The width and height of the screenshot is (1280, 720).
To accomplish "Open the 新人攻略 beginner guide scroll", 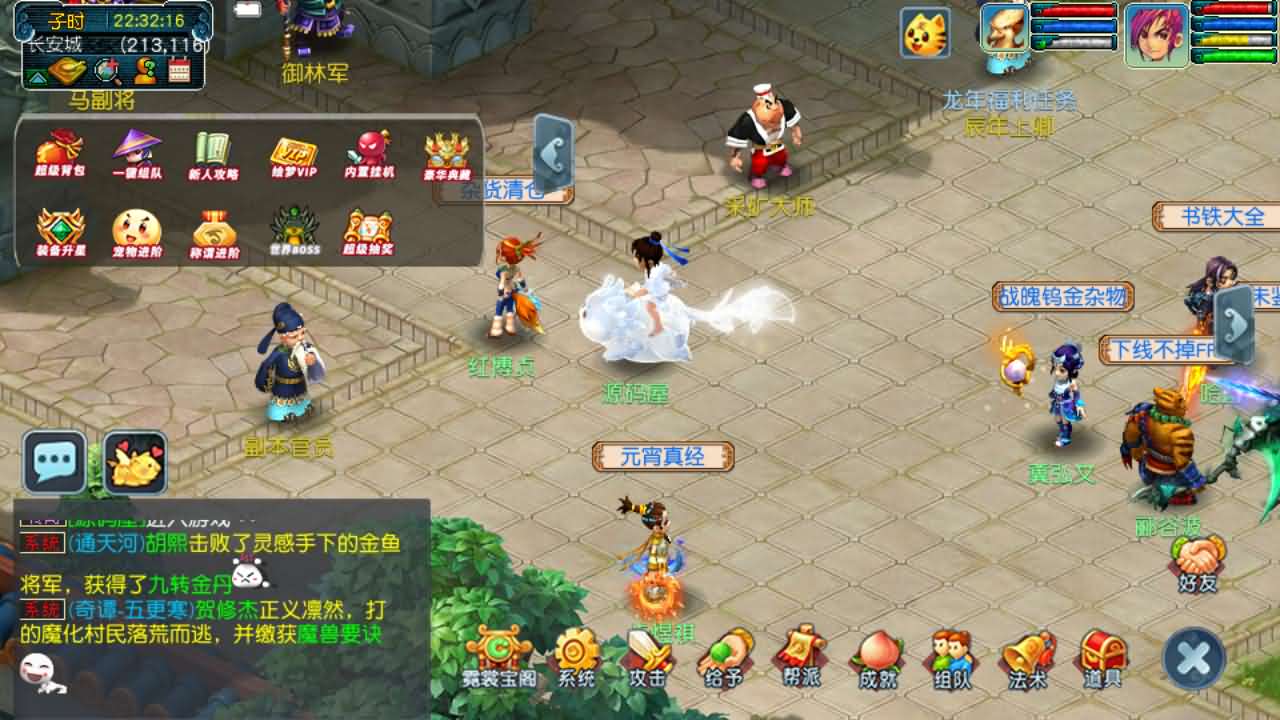I will 214,154.
